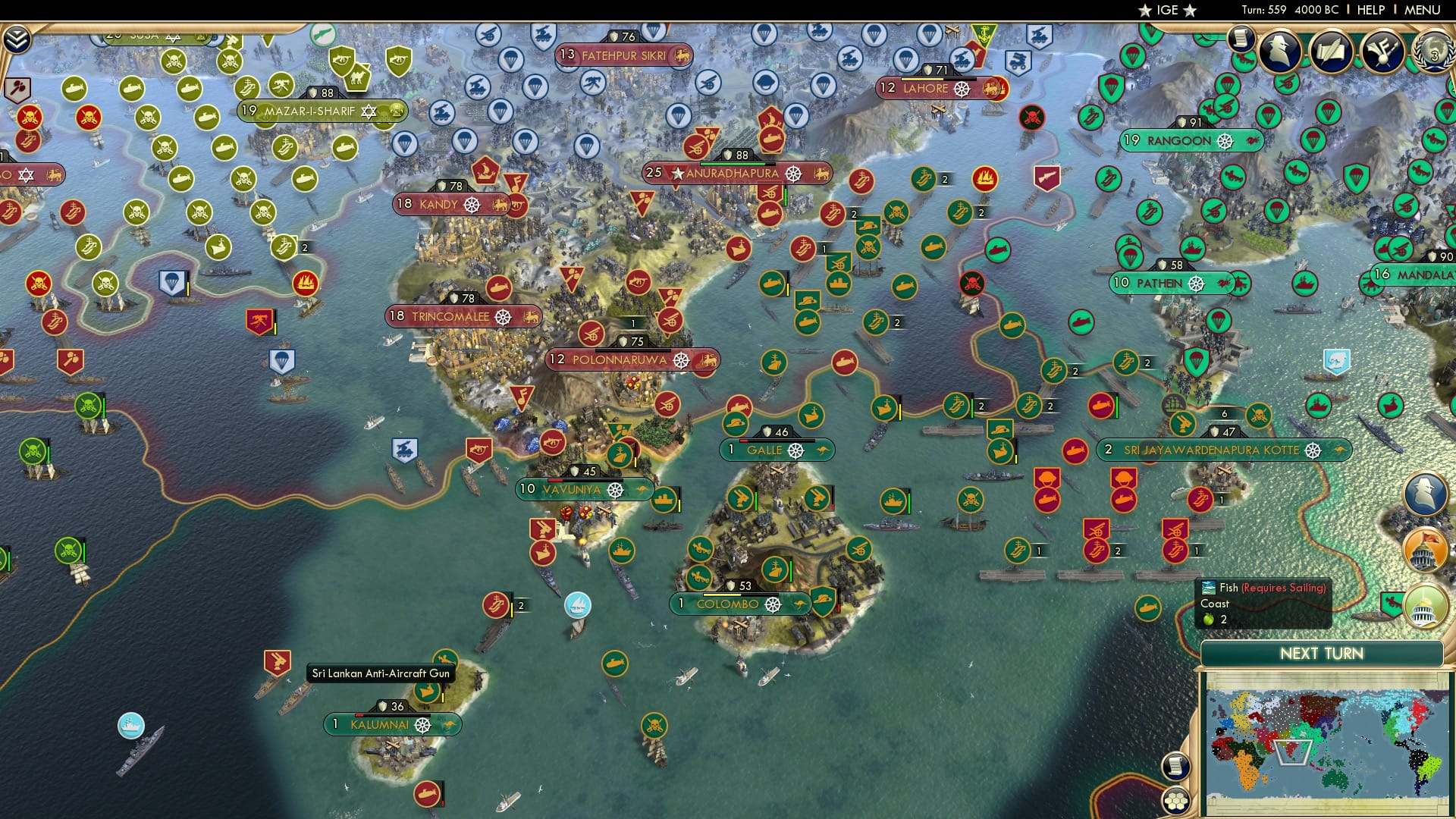Screen dimensions: 1456x819
Task: Open the World Congress icon showing 3
Action: click(1432, 53)
